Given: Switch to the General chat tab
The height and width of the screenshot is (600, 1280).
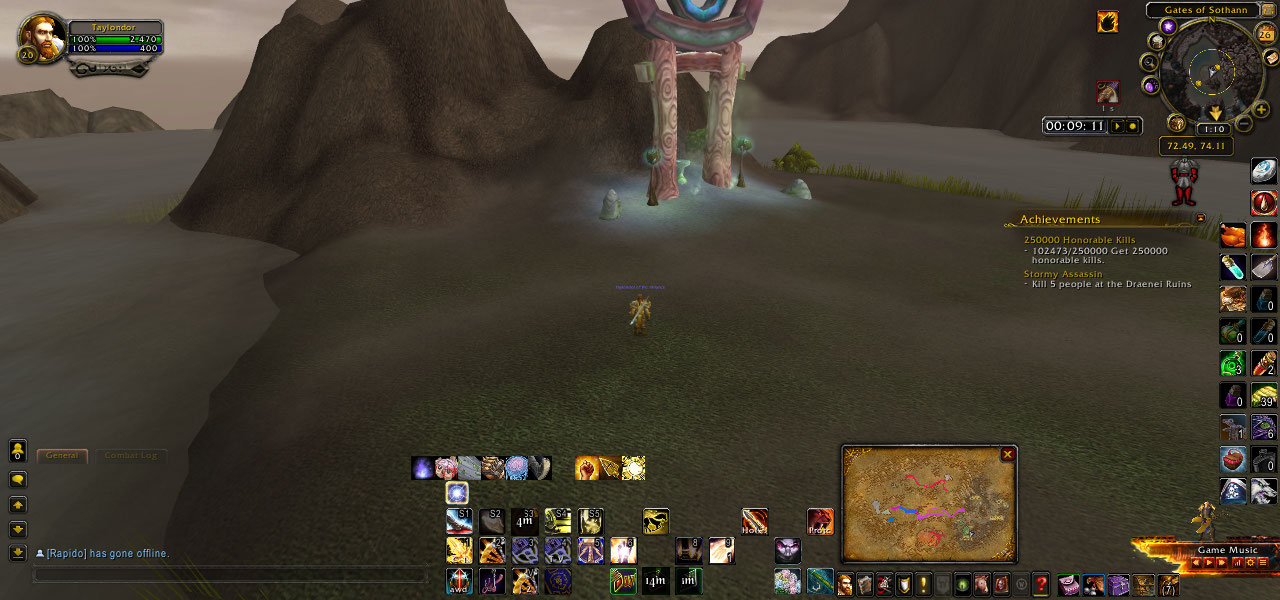Looking at the screenshot, I should pos(62,456).
